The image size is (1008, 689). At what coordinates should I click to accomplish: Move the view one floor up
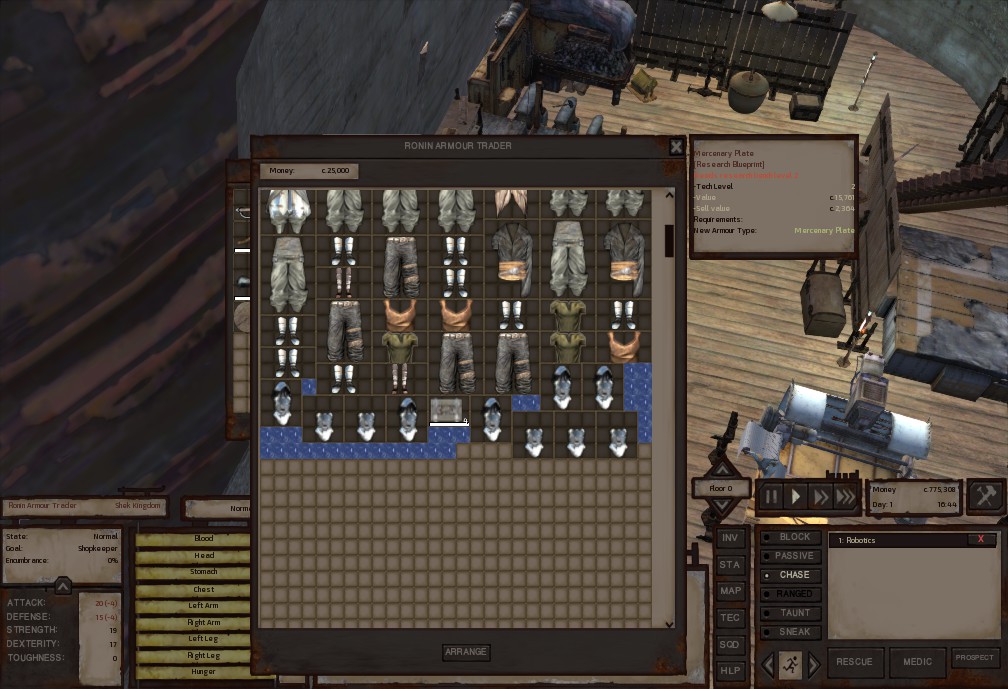721,469
